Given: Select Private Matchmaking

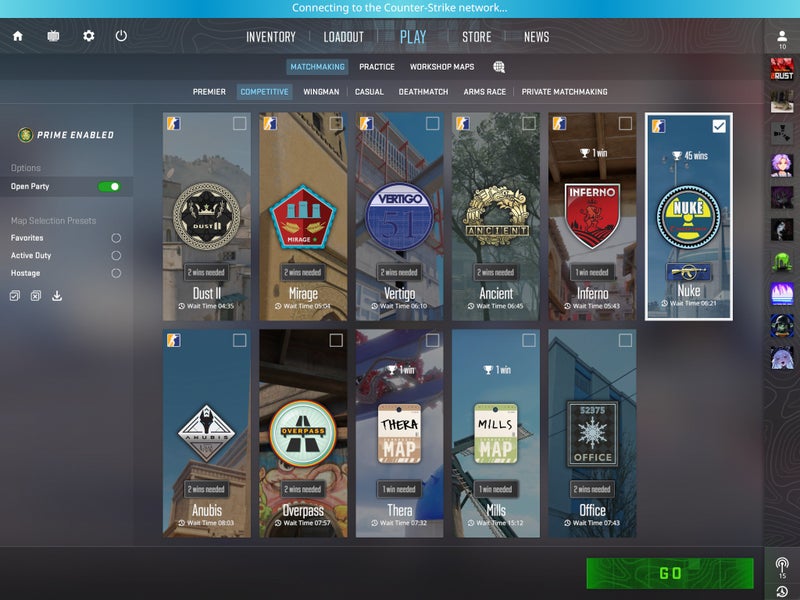Looking at the screenshot, I should [x=565, y=92].
